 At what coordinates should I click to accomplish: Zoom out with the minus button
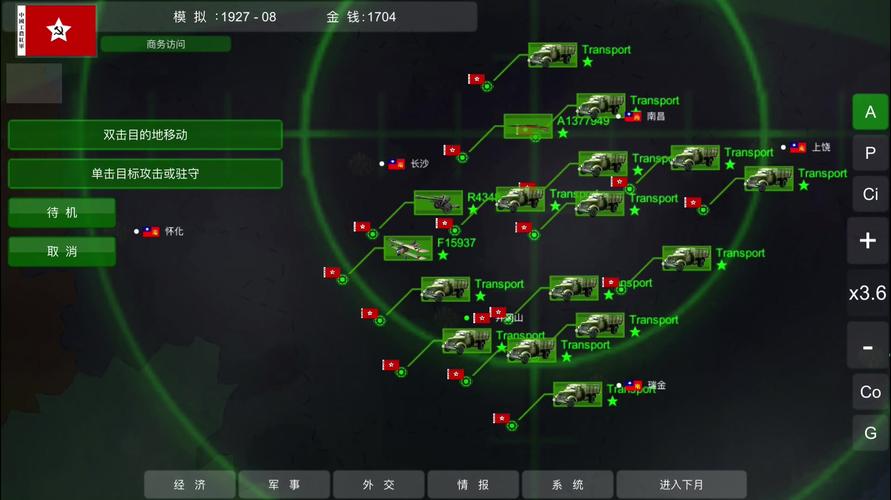click(867, 347)
